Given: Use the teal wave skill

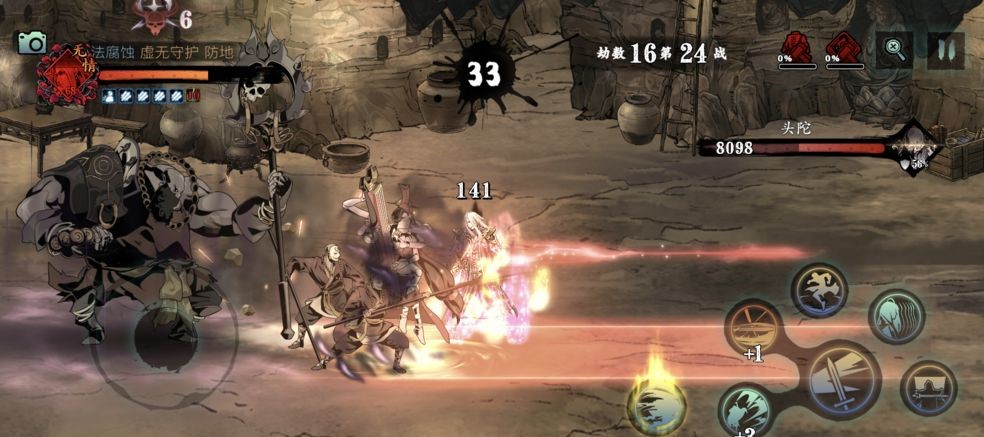Looking at the screenshot, I should [x=896, y=316].
